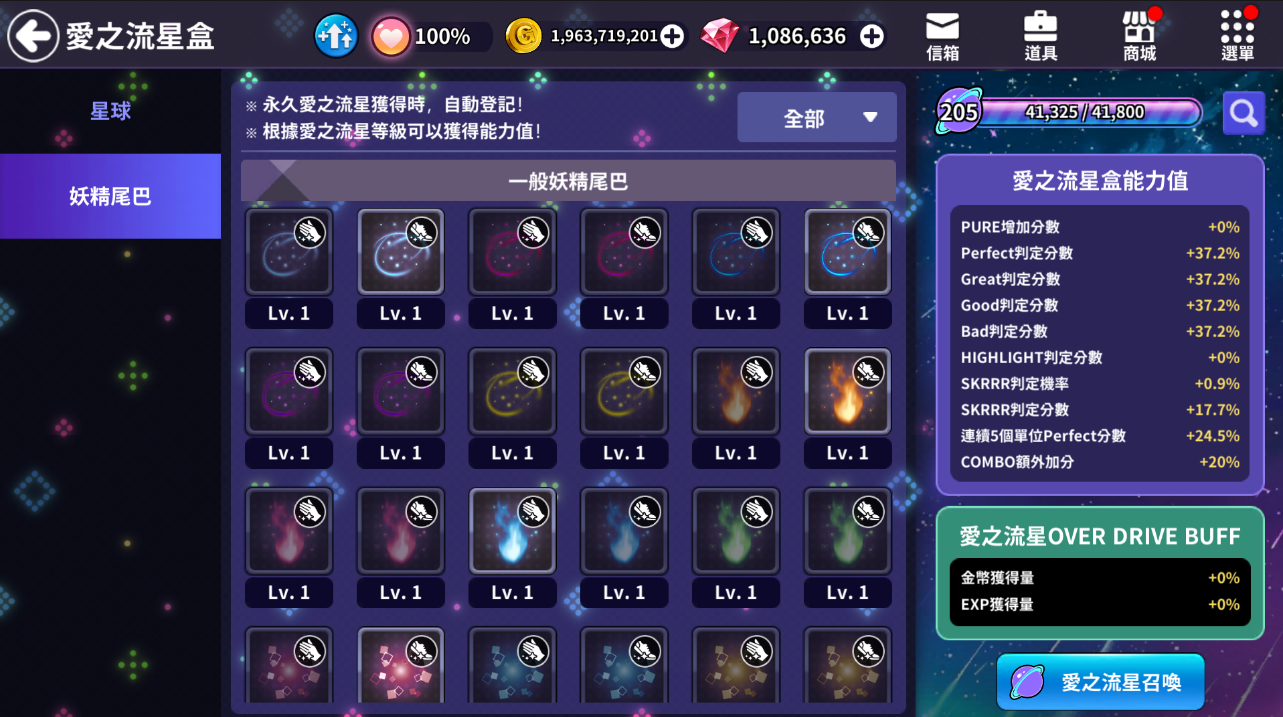This screenshot has height=717, width=1283.
Task: Select the 妖精尾巴 tab
Action: [x=110, y=196]
